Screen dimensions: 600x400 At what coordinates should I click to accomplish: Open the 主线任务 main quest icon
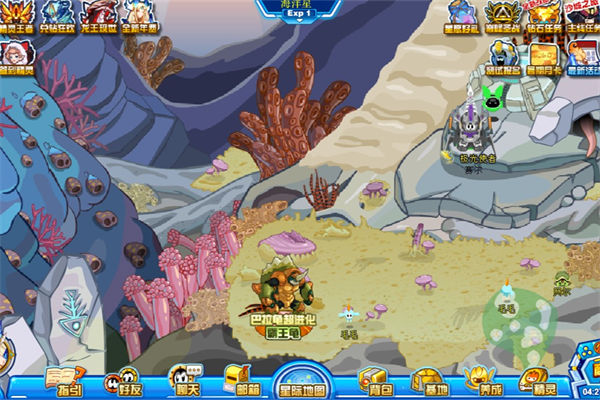(582, 15)
